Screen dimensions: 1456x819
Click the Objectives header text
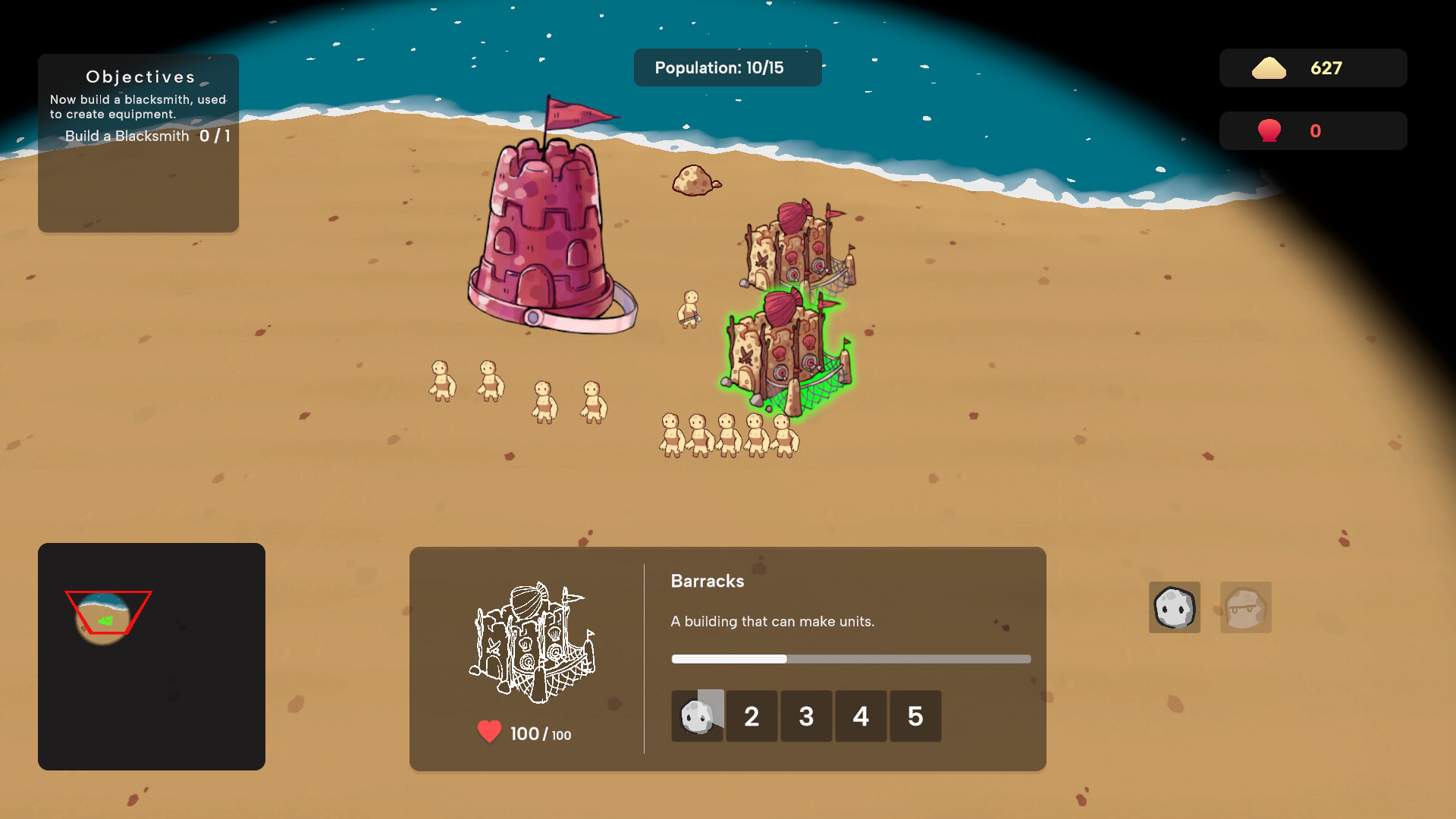point(140,76)
